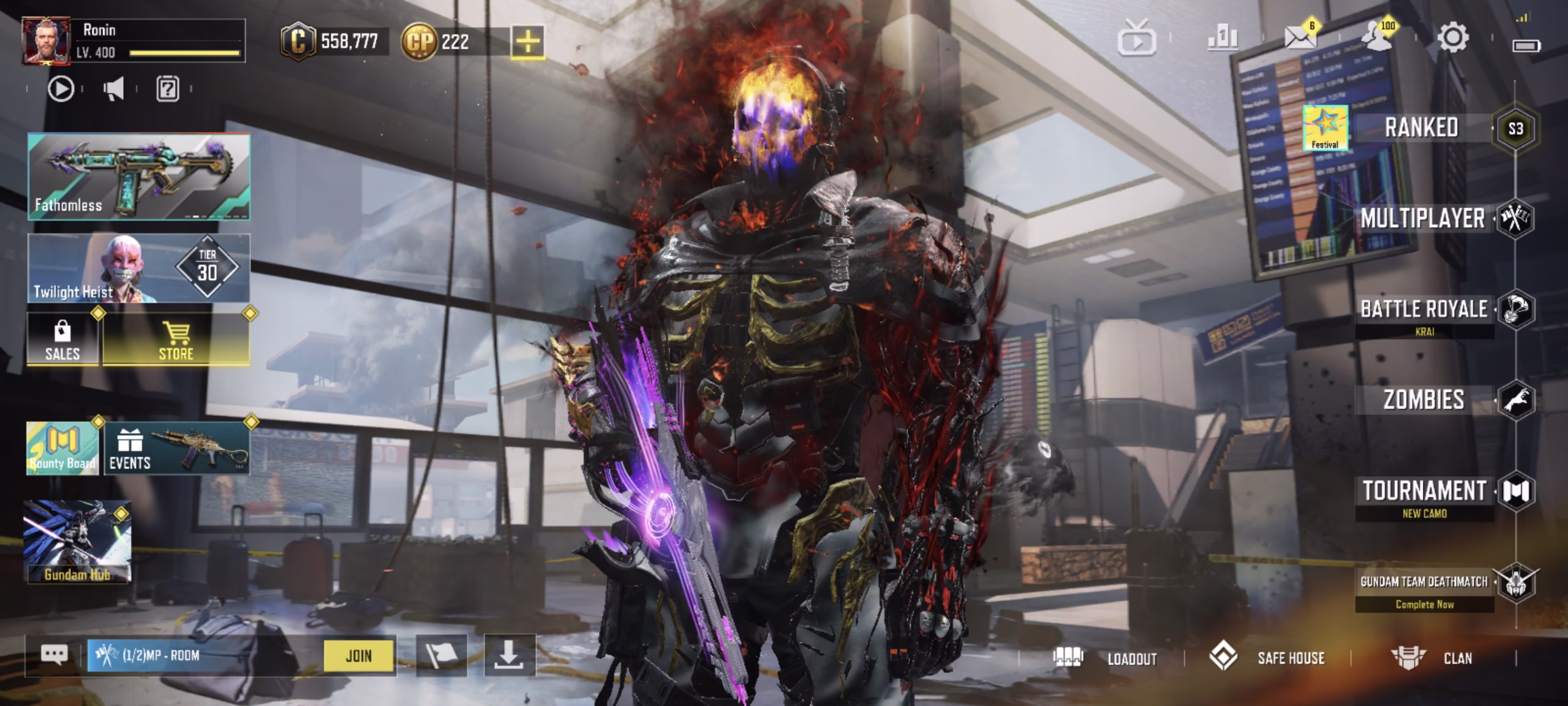View the Sales offers
This screenshot has height=706, width=1568.
click(62, 340)
